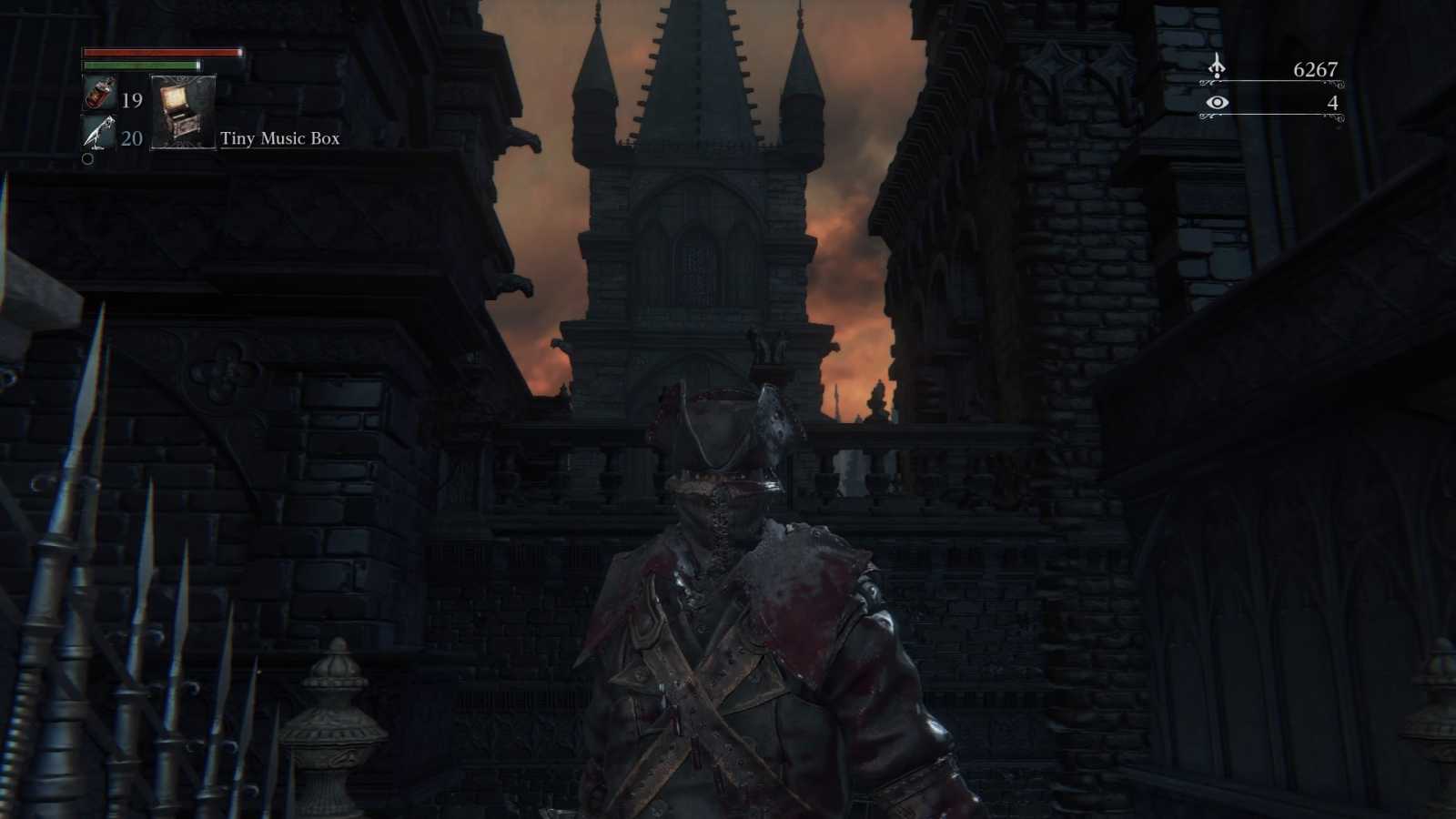Image resolution: width=1456 pixels, height=819 pixels.
Task: Click the small circle indicator below the bullet count
Action: 88,160
